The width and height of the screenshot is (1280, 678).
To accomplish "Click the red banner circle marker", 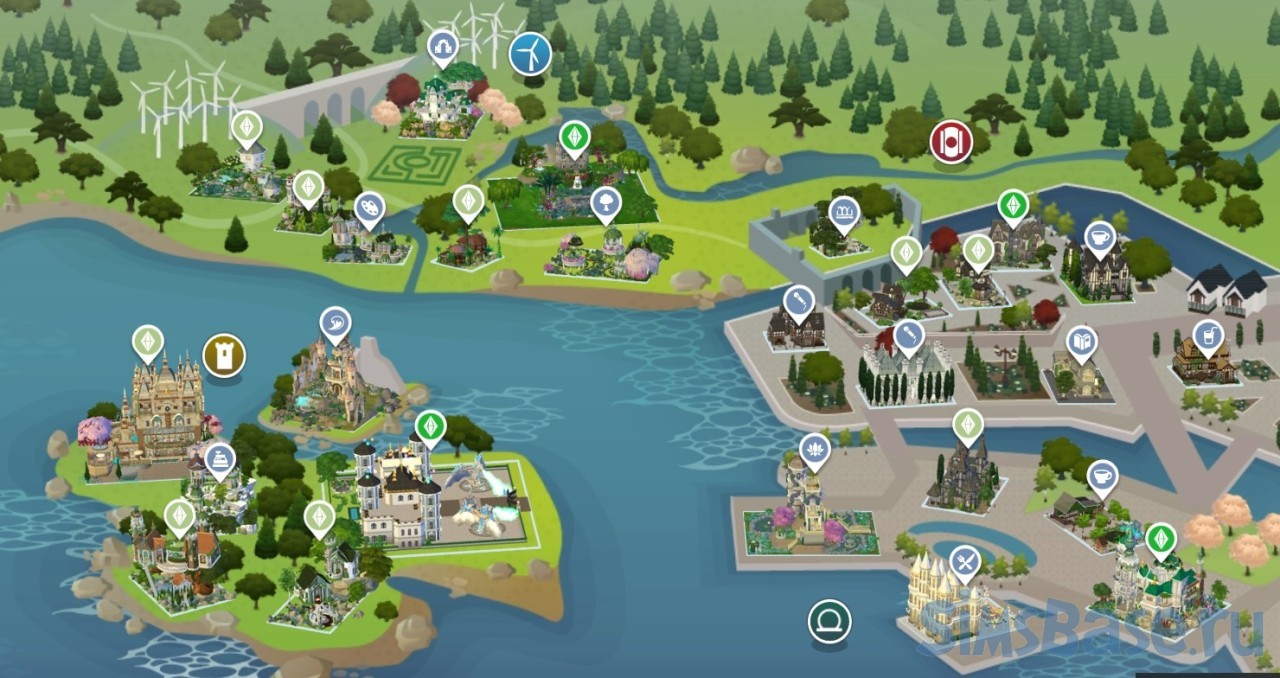I will click(951, 141).
